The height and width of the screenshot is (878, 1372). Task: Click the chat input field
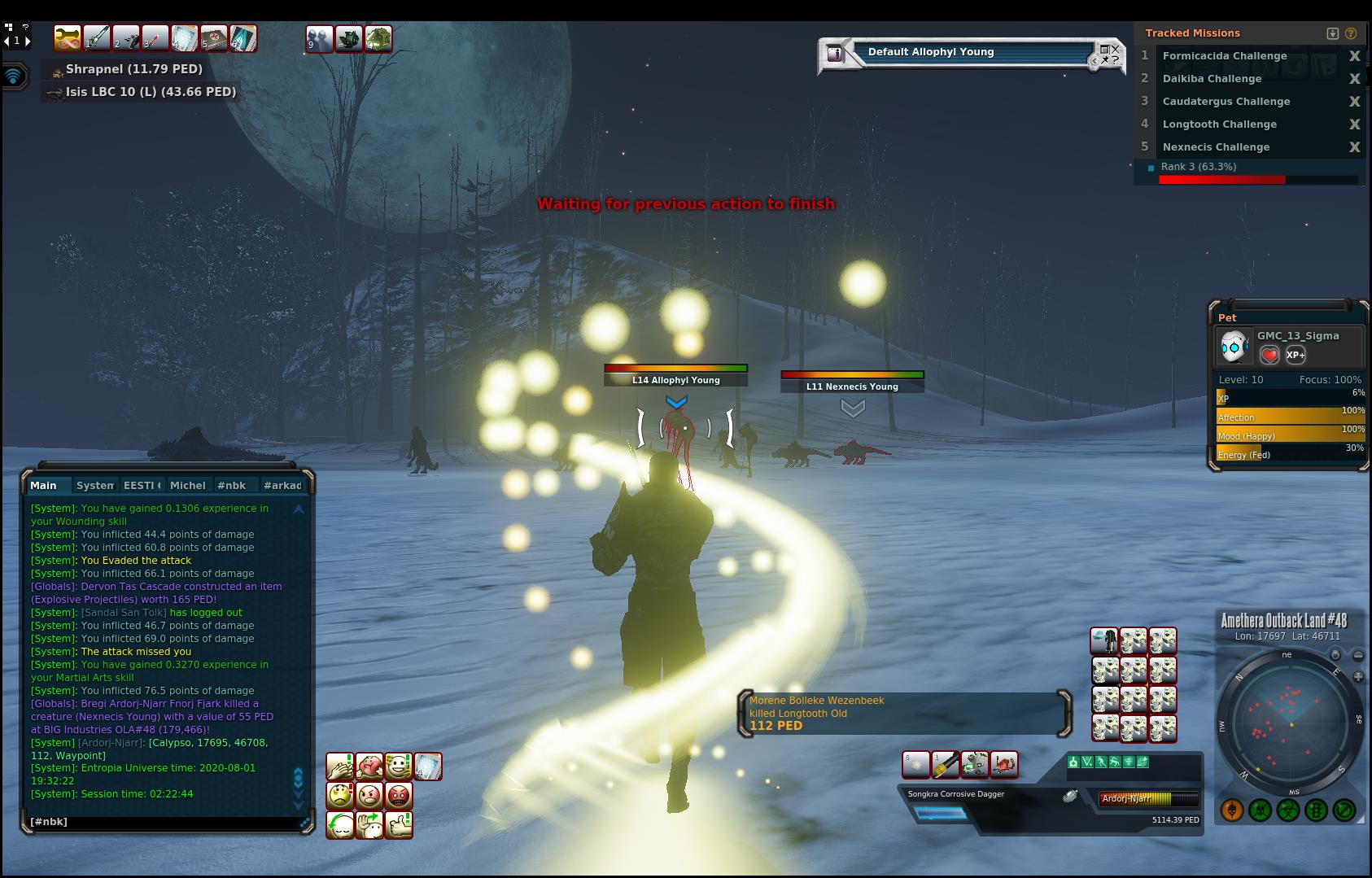pos(163,822)
